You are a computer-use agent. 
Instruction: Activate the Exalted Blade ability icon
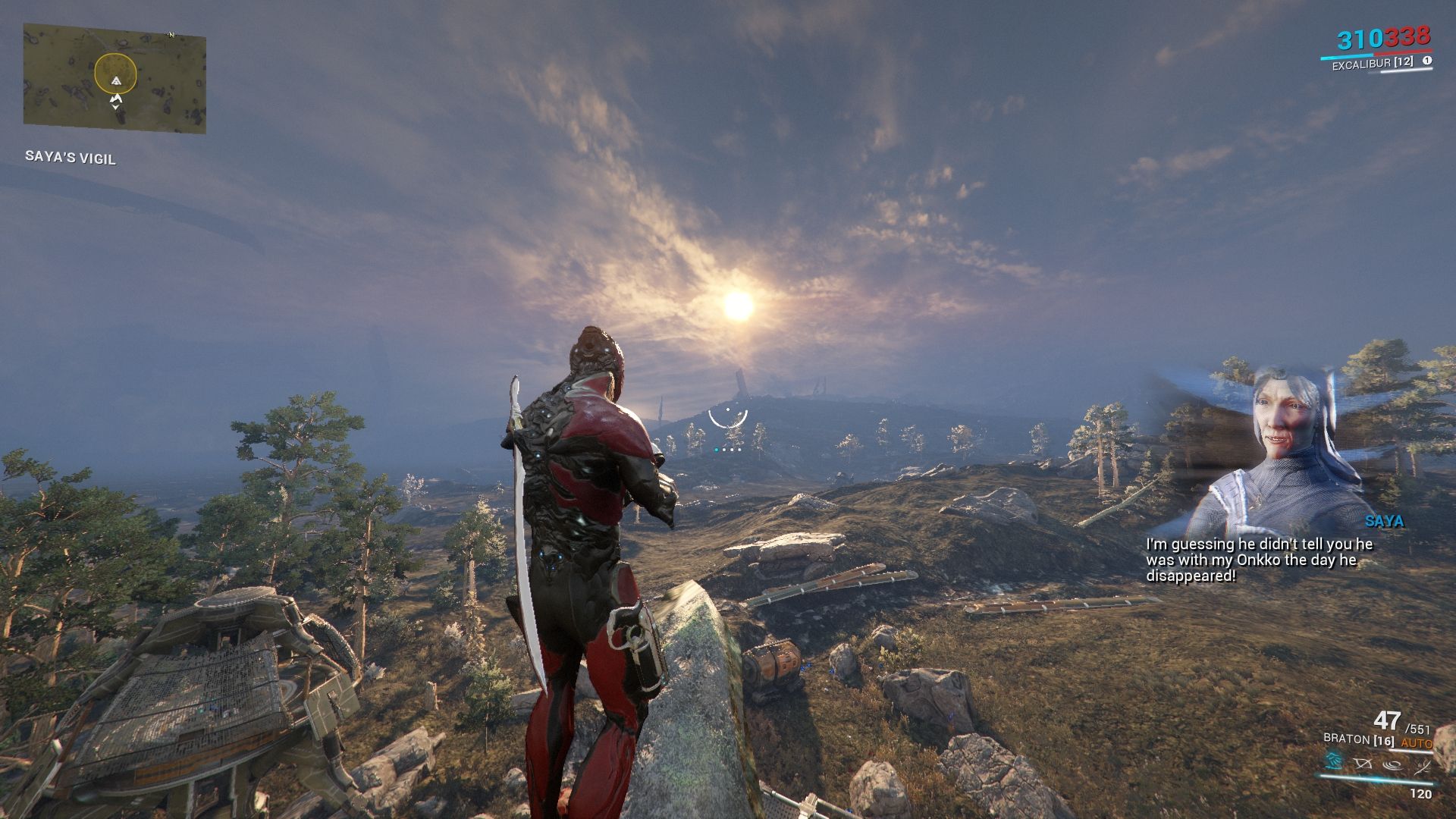(1423, 766)
